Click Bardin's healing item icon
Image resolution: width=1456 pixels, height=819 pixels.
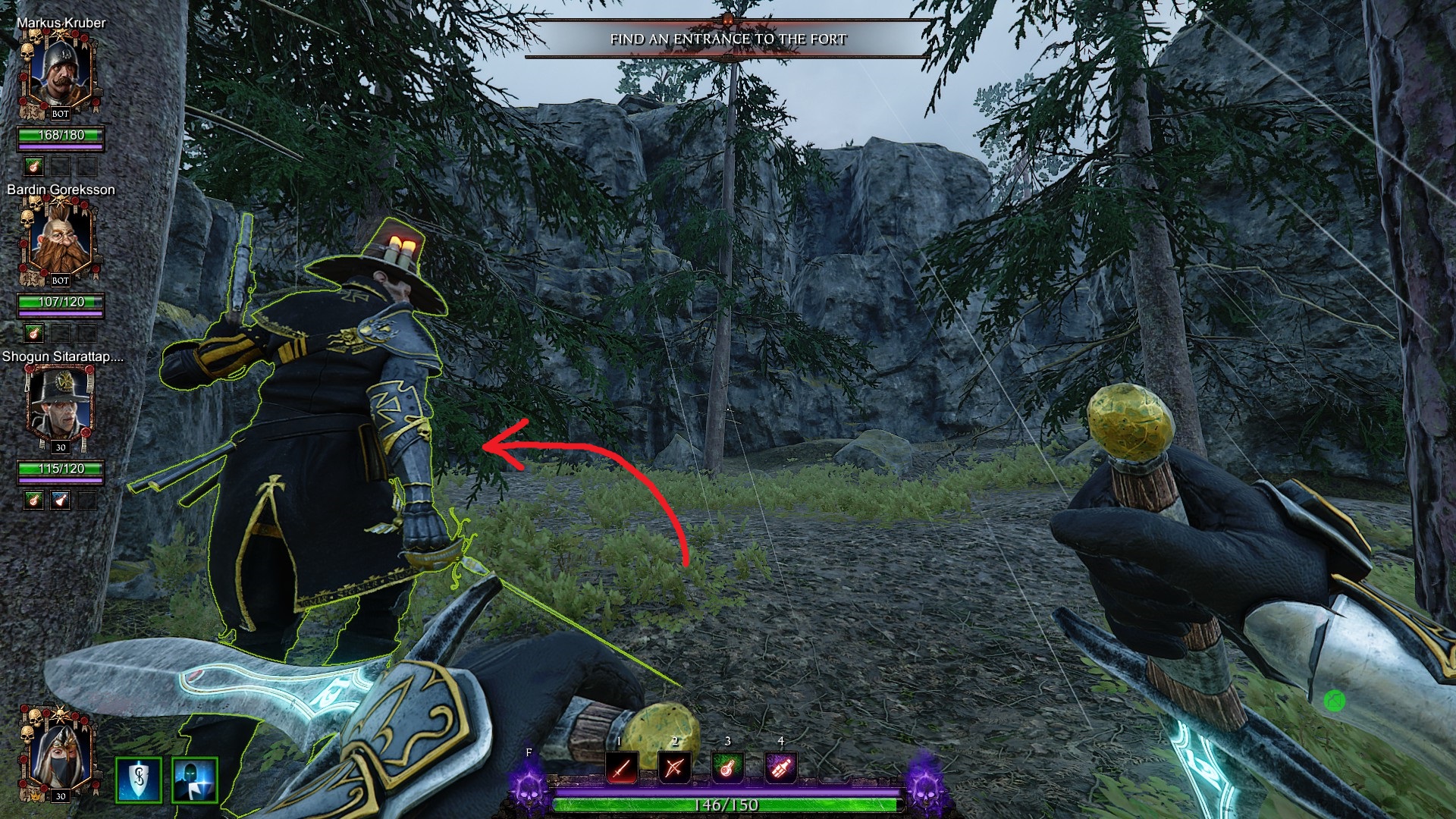click(x=33, y=333)
